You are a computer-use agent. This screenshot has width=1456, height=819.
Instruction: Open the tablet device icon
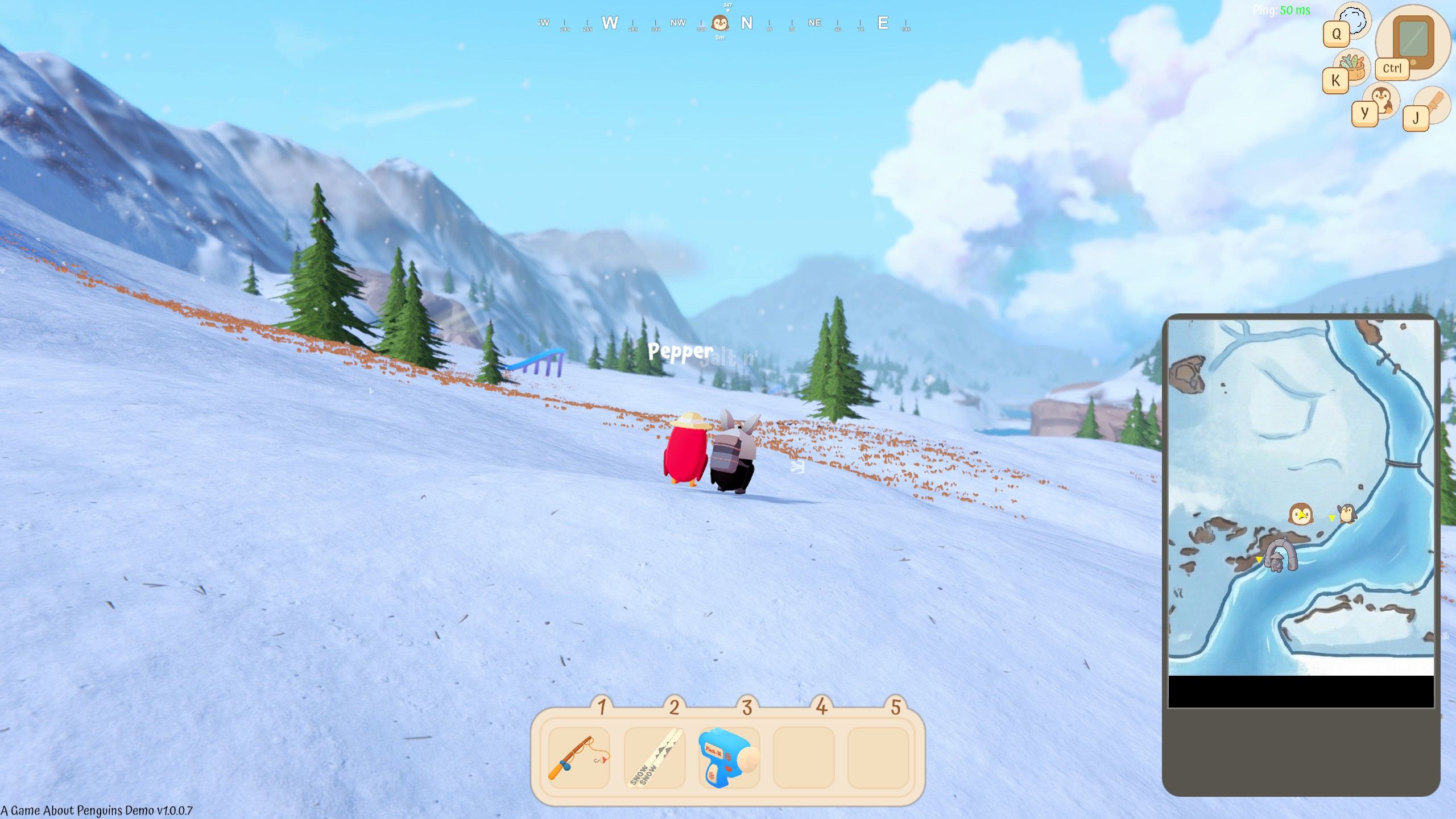pyautogui.click(x=1413, y=41)
